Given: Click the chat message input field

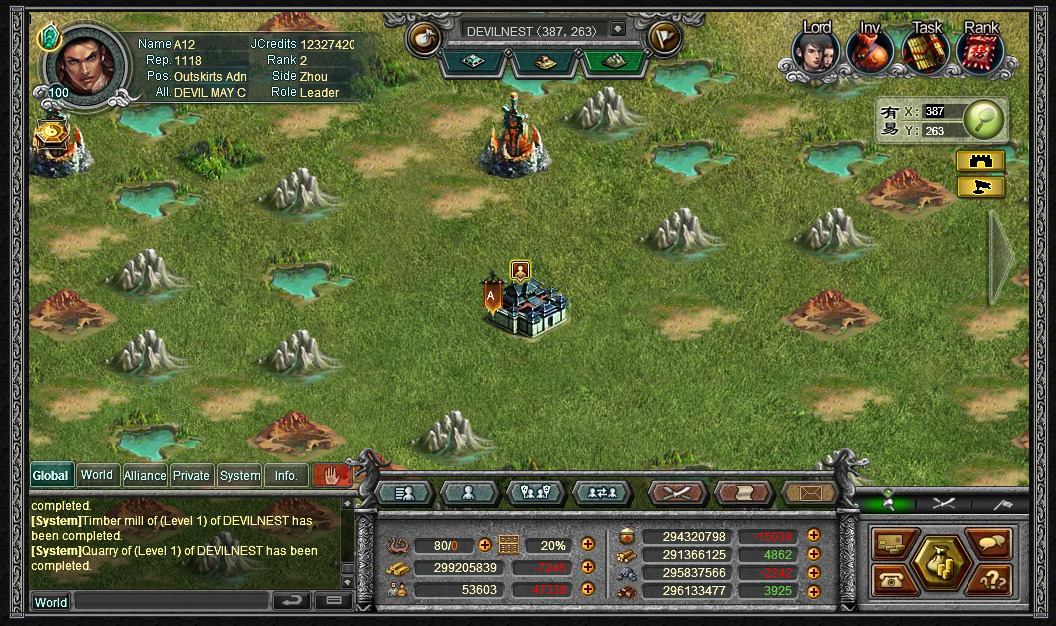Looking at the screenshot, I should tap(170, 601).
